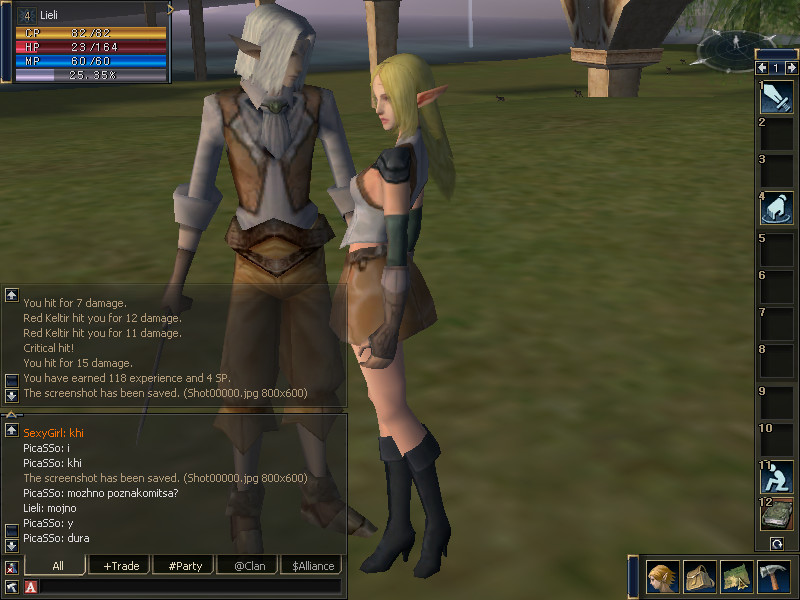Open the #Party chat tab
This screenshot has height=600, width=800.
[x=185, y=566]
